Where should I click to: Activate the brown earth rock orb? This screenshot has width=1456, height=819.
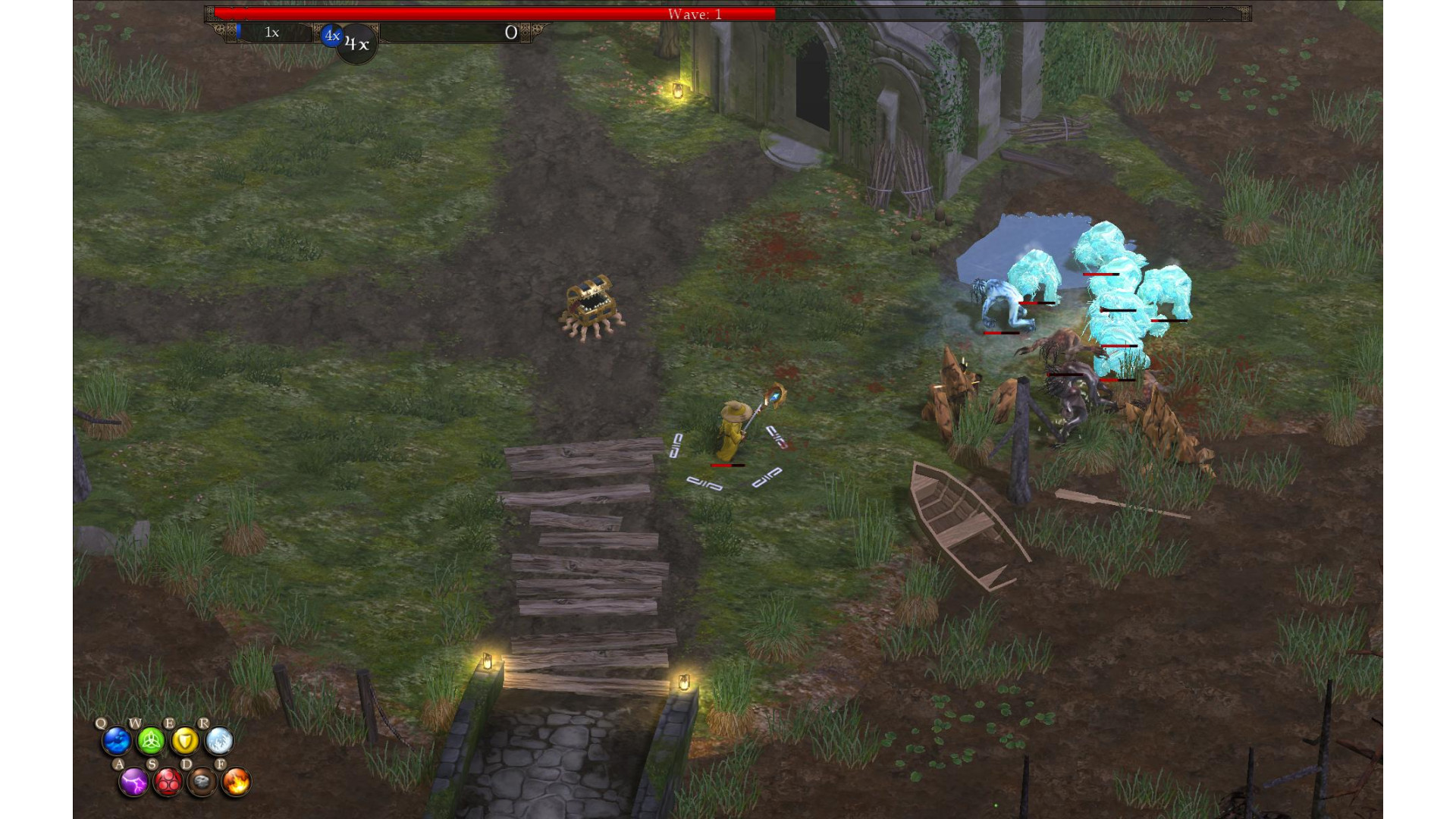pyautogui.click(x=202, y=782)
